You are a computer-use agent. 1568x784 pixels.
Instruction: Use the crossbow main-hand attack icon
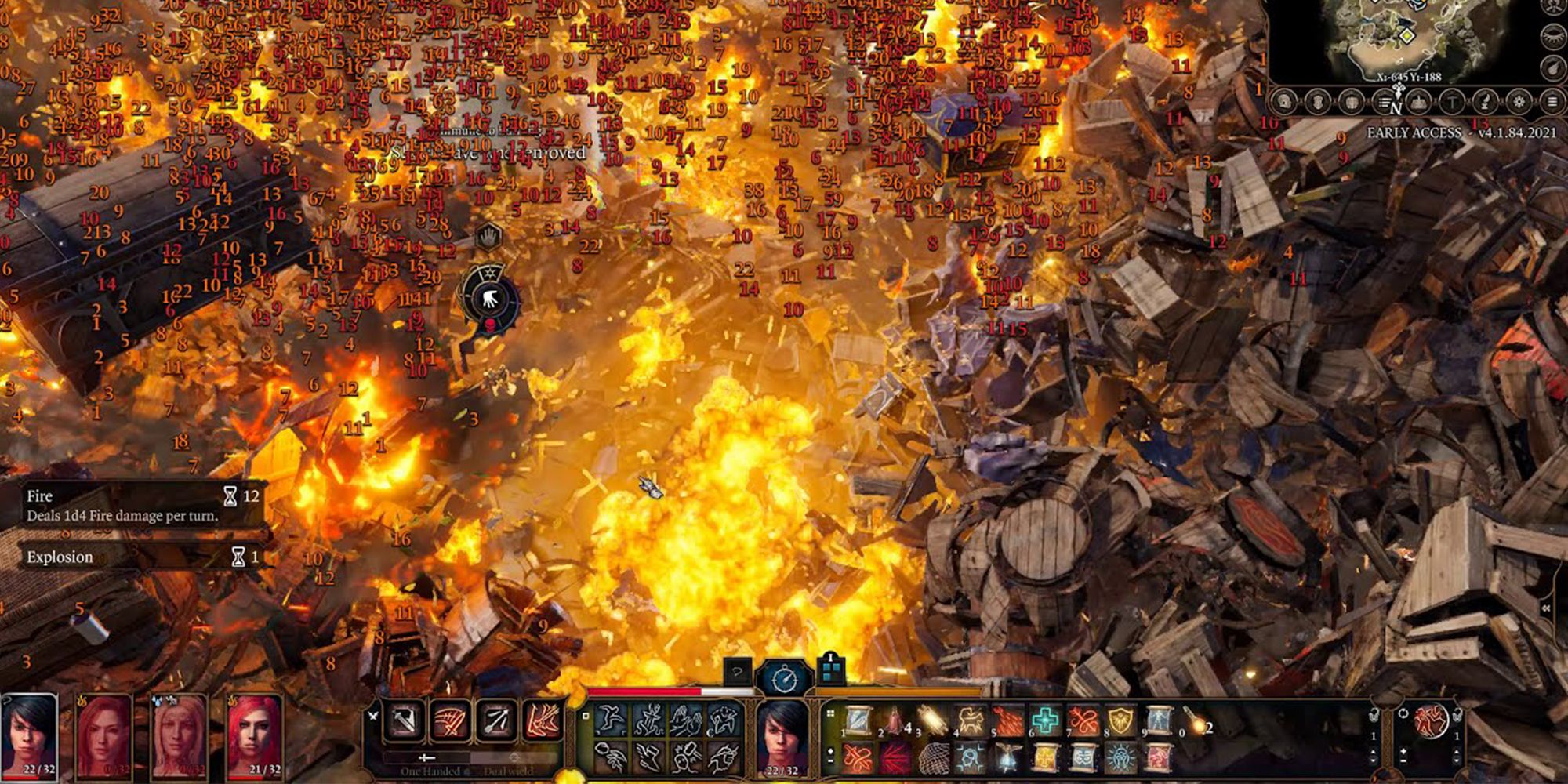click(405, 721)
